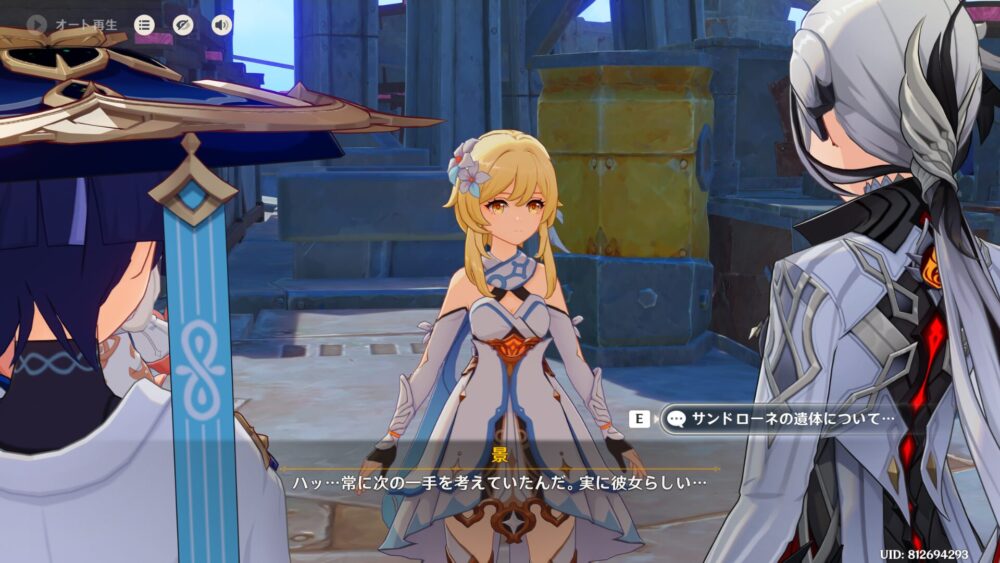
Task: Open the dialogue log list icon
Action: click(145, 25)
